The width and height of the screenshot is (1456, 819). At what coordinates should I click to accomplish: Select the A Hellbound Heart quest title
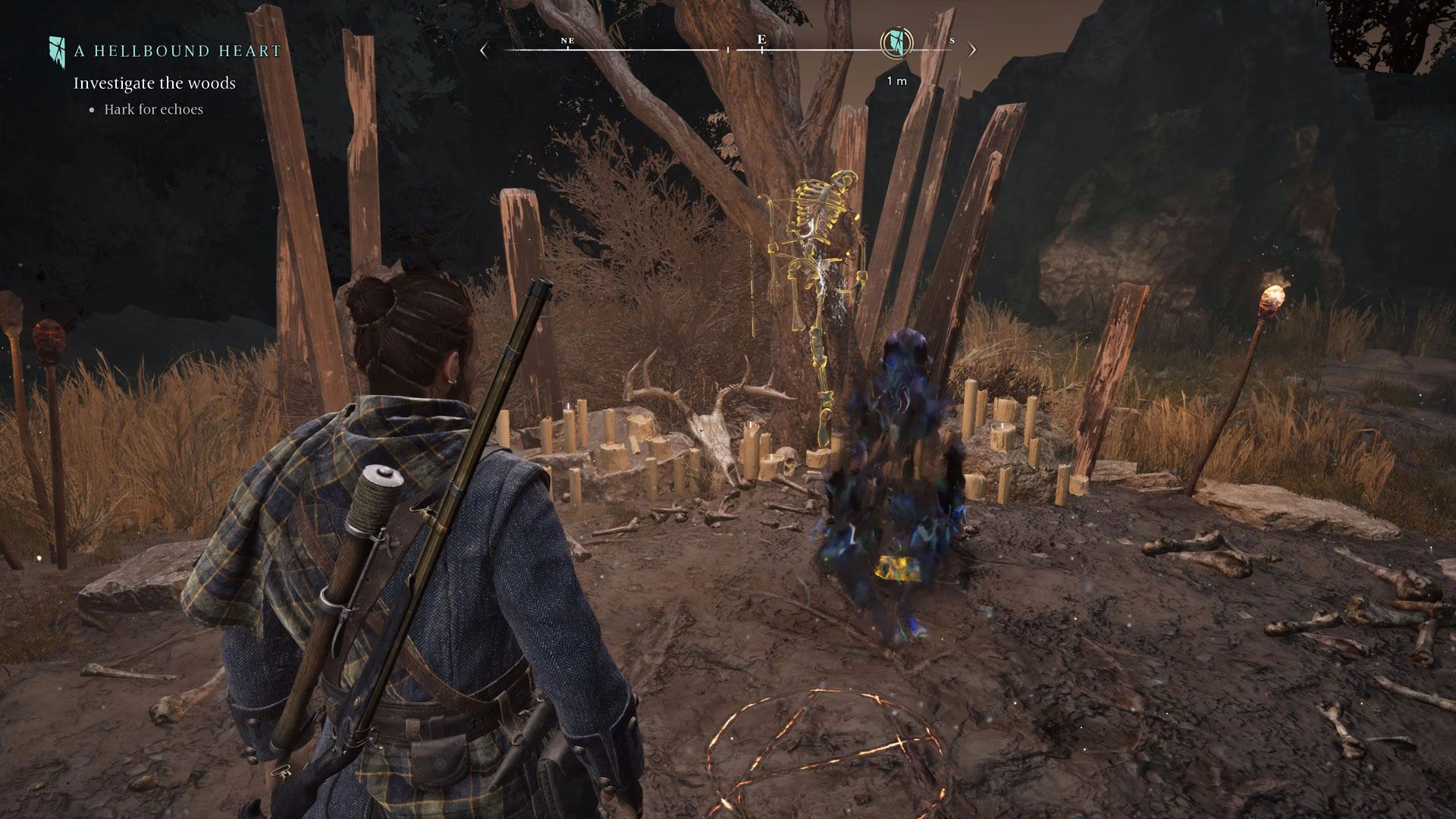pos(177,52)
